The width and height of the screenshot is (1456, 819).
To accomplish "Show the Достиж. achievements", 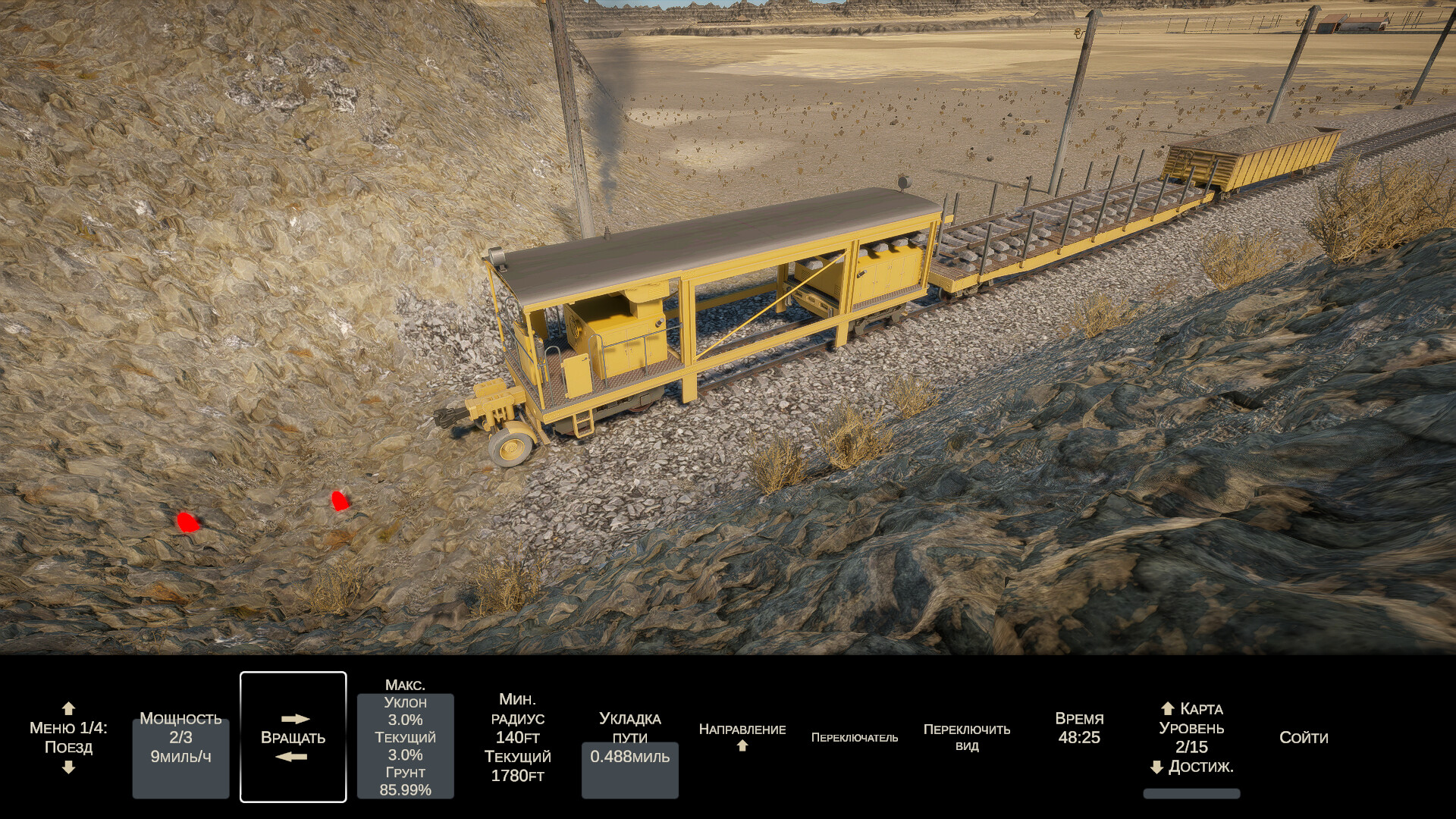I will (x=1192, y=767).
